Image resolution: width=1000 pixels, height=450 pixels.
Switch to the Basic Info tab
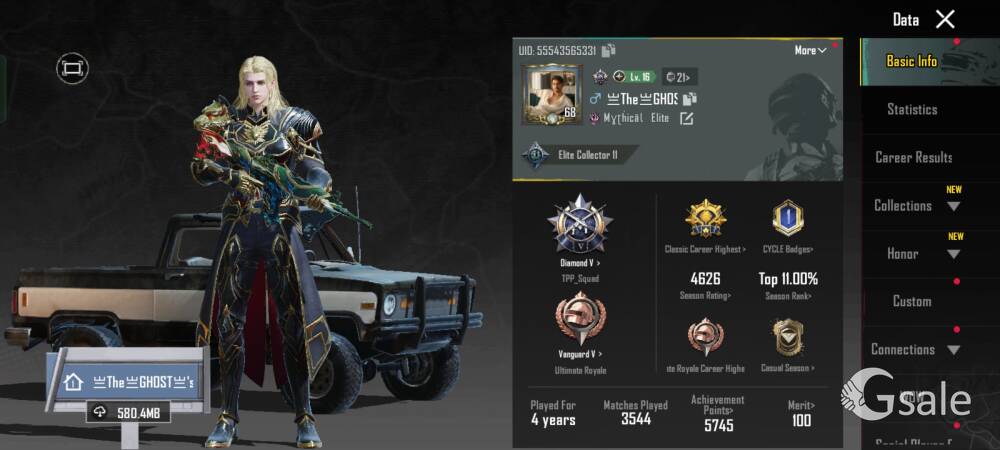tap(911, 61)
